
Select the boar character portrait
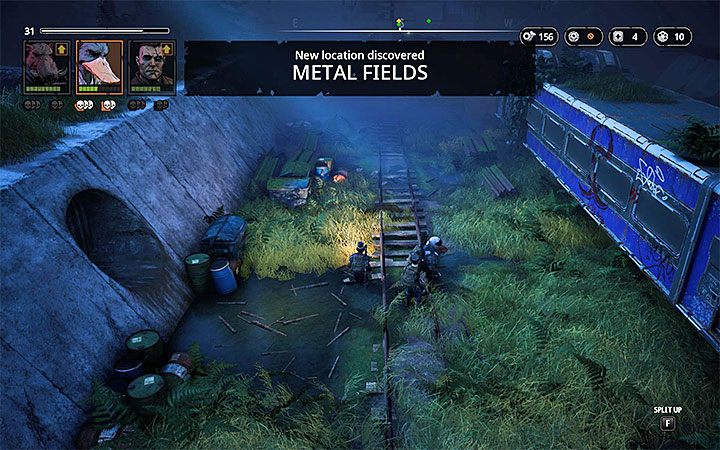46,67
